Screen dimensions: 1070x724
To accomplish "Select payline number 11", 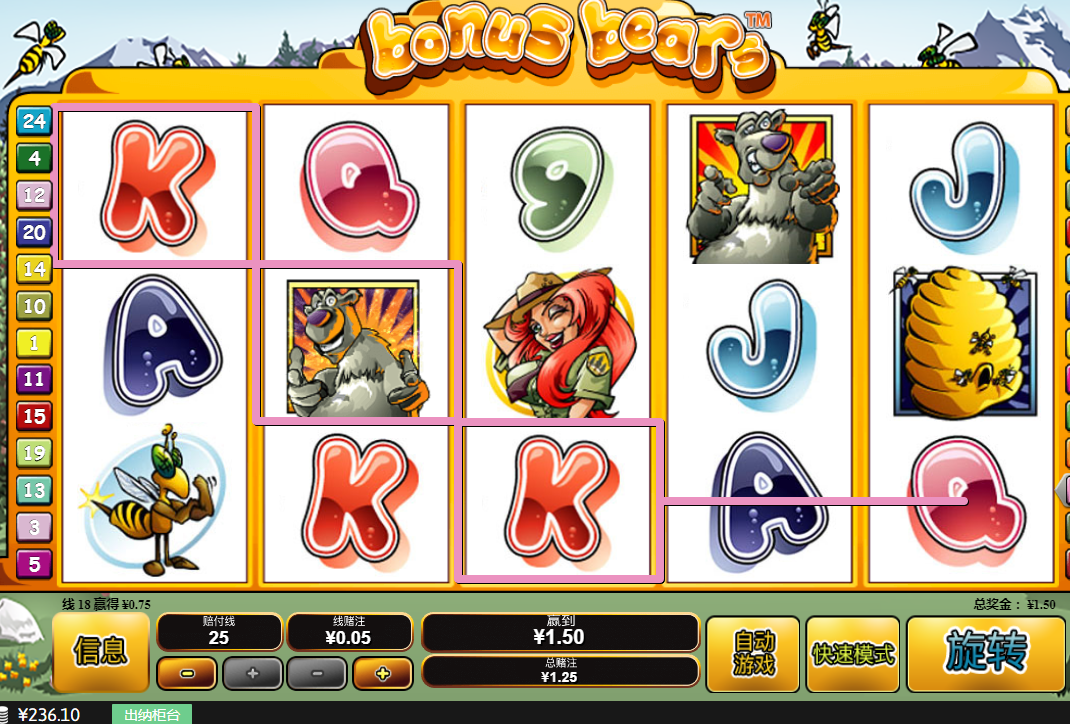I will pos(34,379).
